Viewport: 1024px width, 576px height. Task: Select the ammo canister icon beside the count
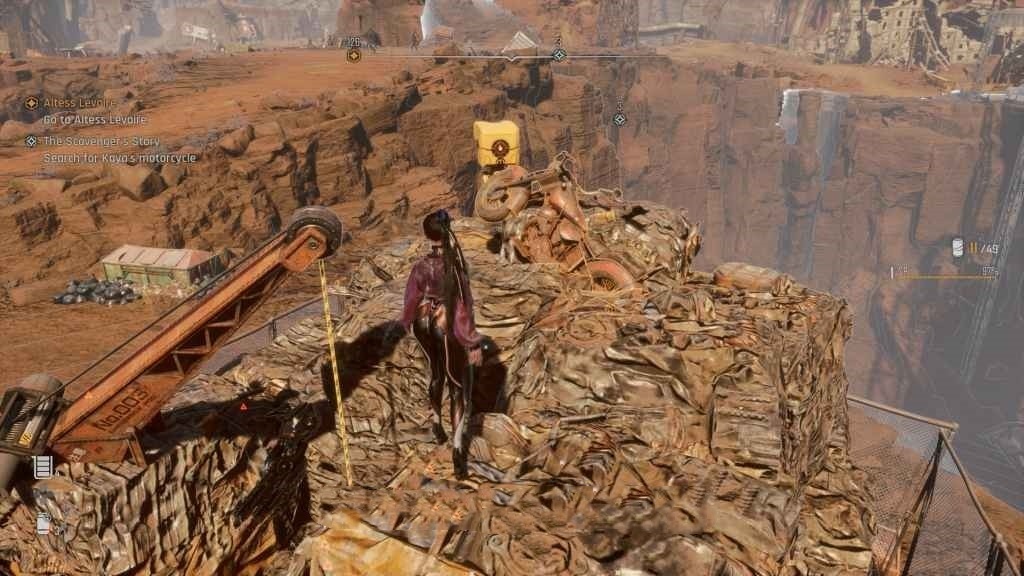point(957,248)
